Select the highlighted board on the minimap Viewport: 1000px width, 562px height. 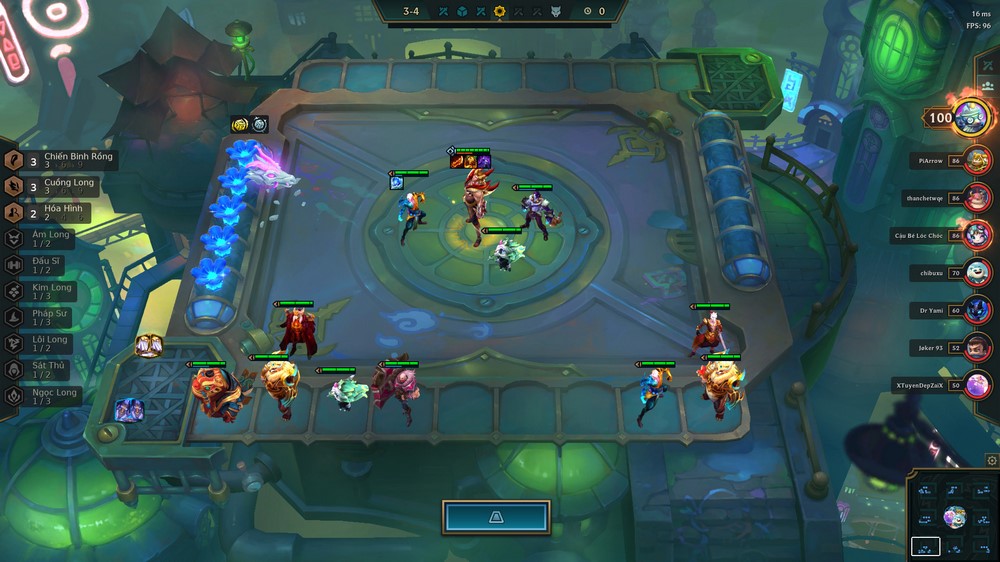click(x=925, y=546)
